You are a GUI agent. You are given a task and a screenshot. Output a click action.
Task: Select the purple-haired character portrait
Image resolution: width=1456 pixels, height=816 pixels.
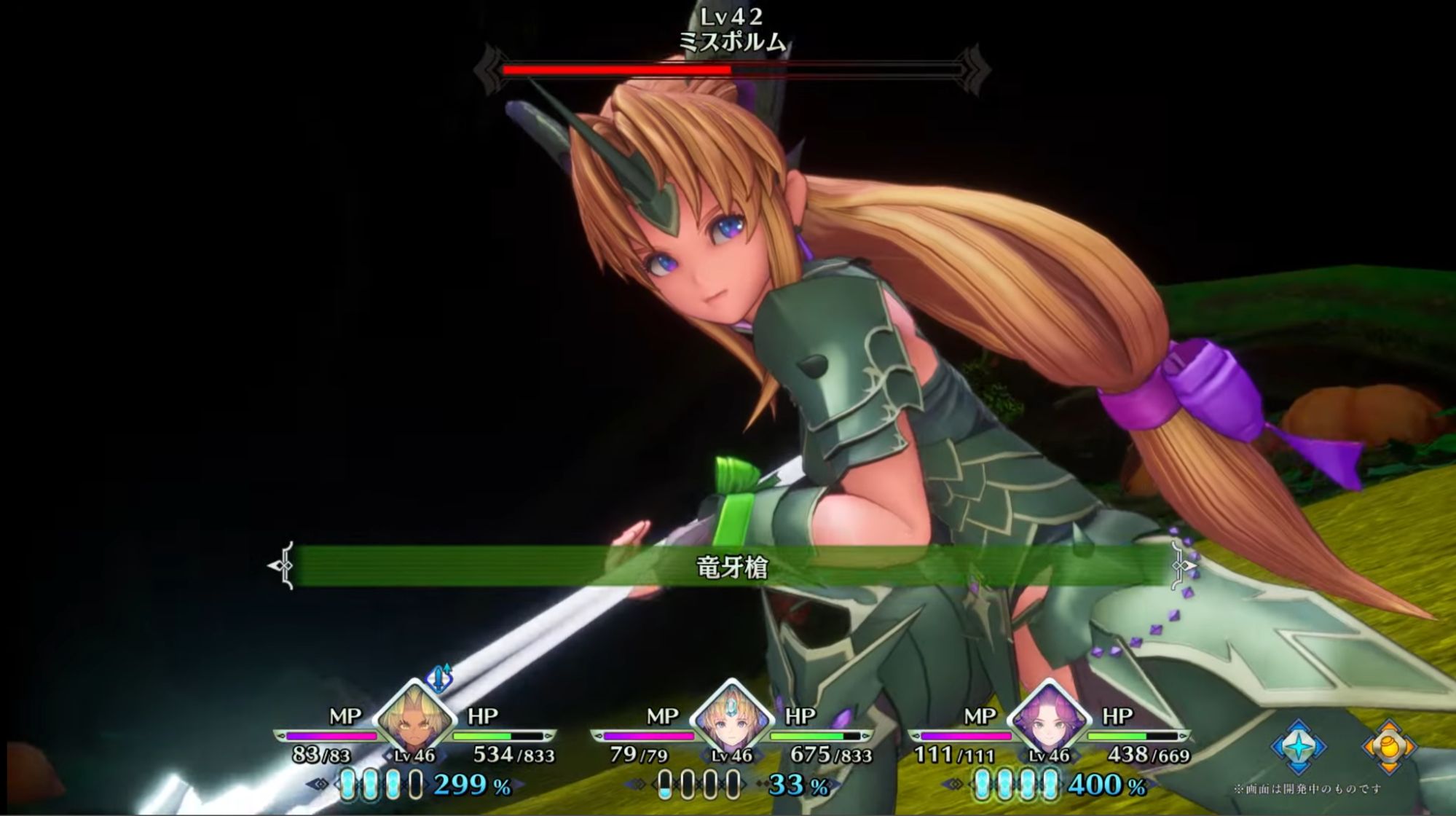[1048, 716]
